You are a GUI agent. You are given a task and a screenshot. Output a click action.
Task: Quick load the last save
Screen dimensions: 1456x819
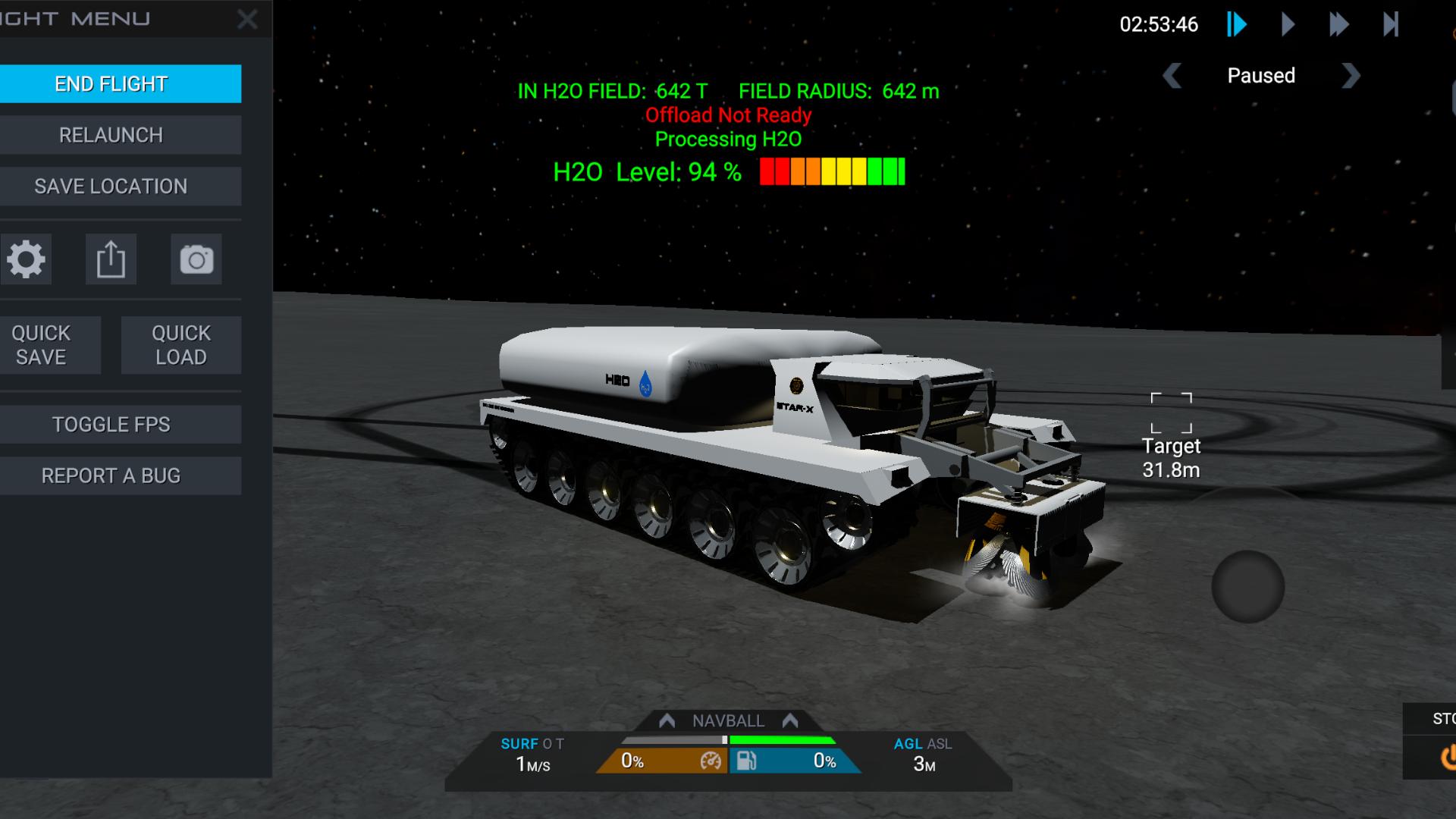coord(181,345)
